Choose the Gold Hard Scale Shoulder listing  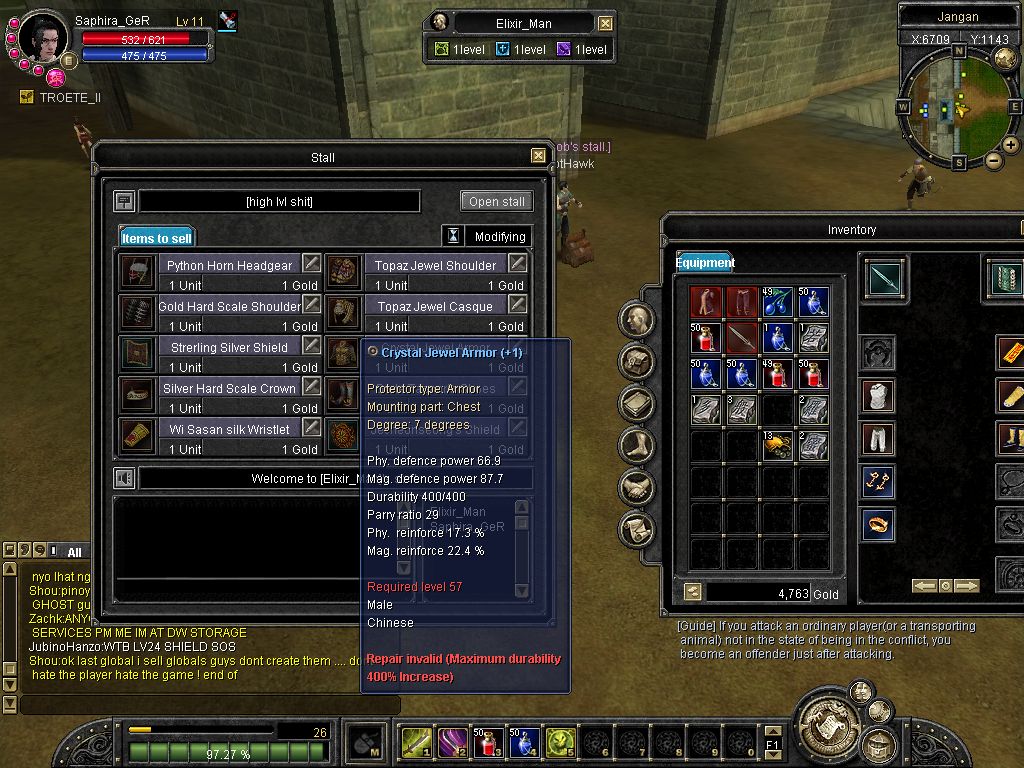[229, 306]
